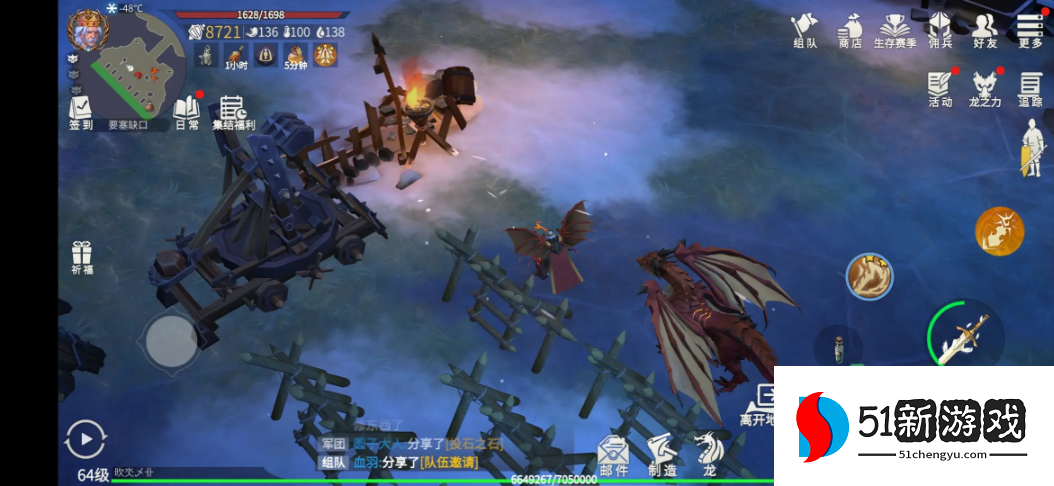Click the knight with shield character icon

click(x=1030, y=148)
